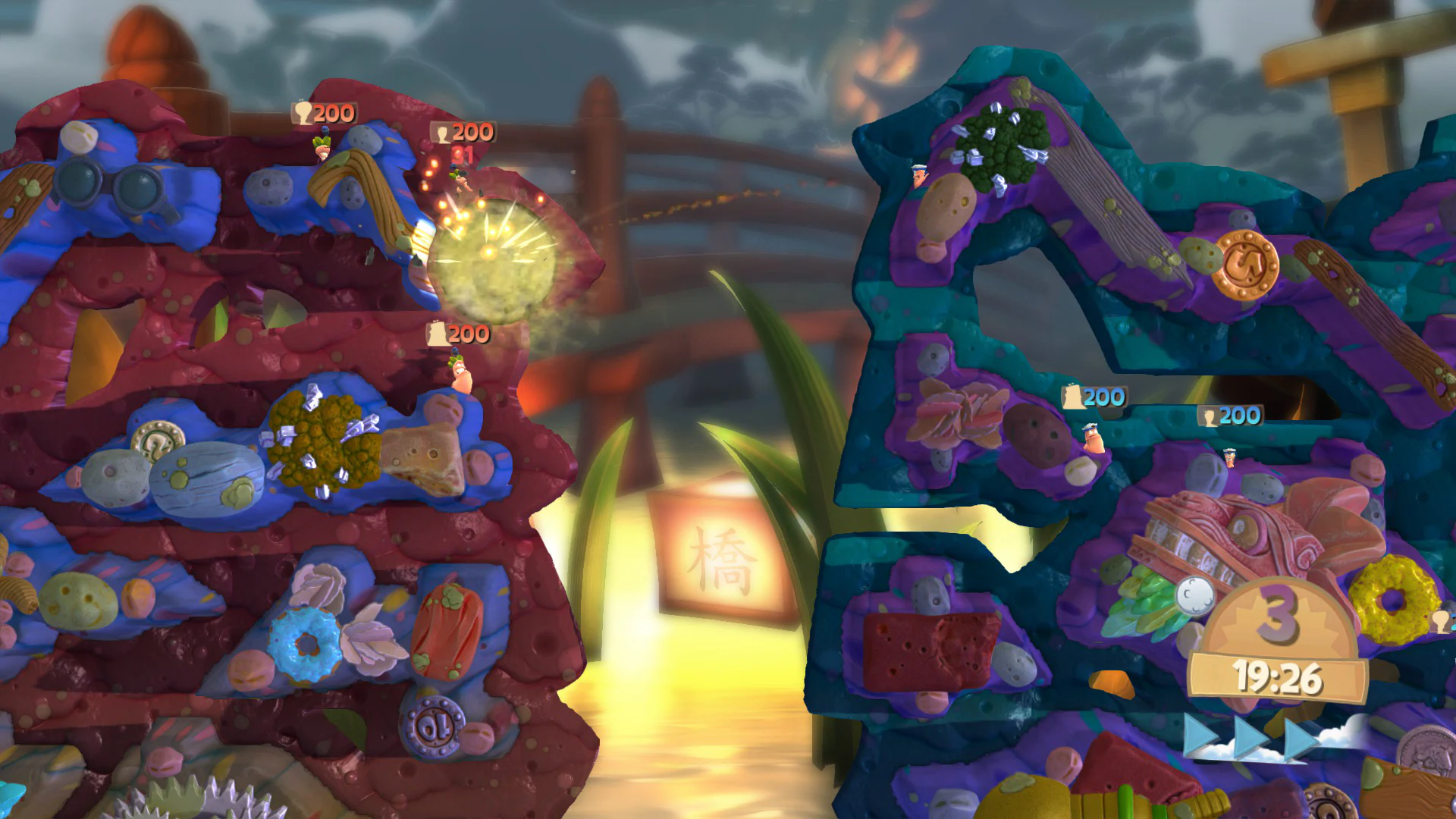Click the top-left worm's 200 health badge

point(324,113)
